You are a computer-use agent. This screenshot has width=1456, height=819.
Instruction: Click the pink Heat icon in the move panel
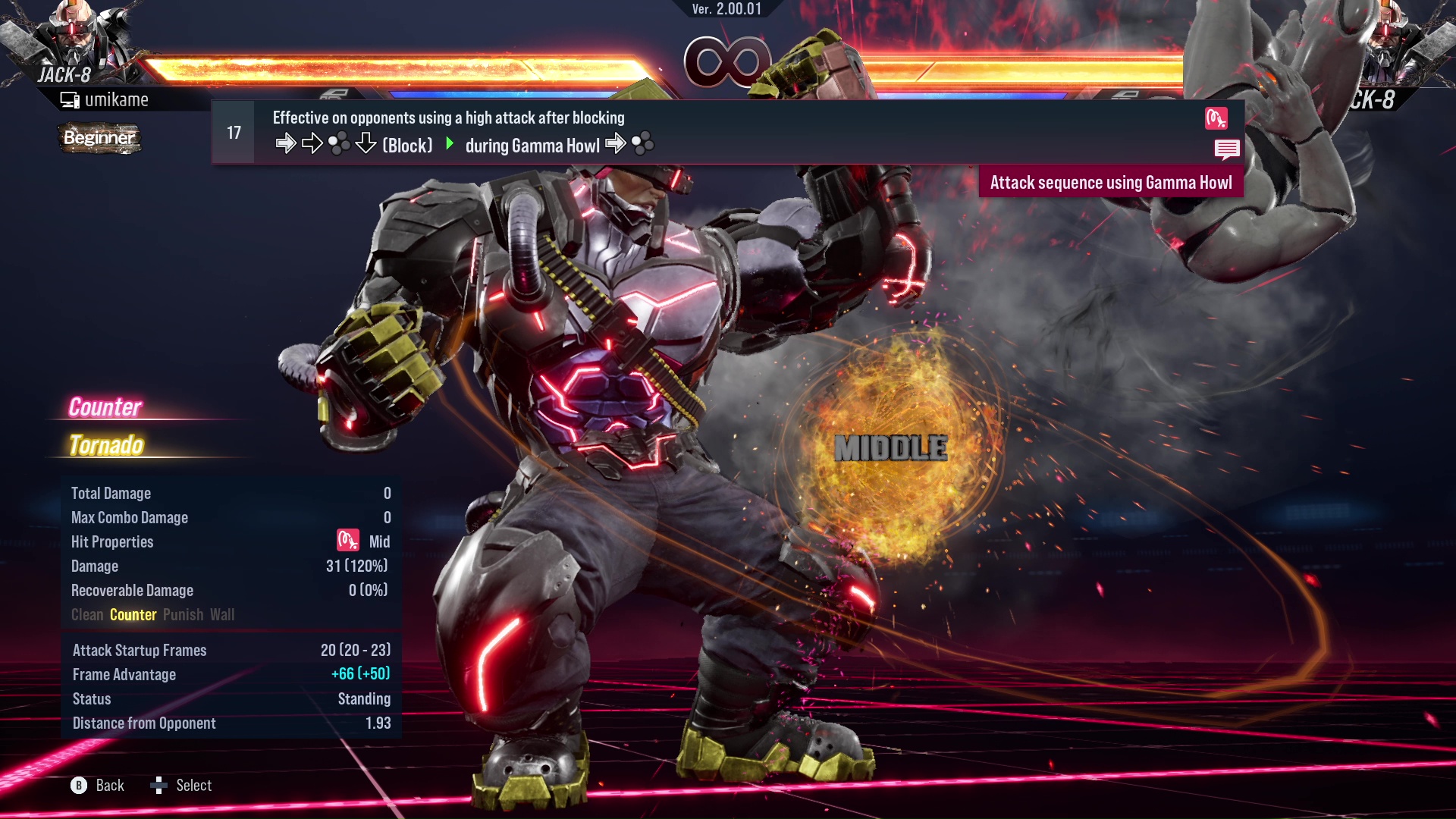(x=1216, y=118)
